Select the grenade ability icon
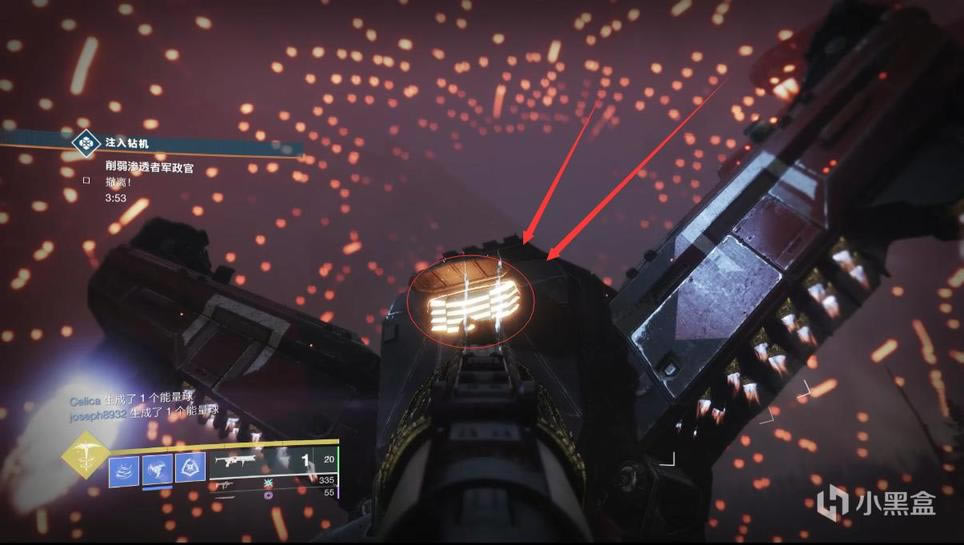The height and width of the screenshot is (545, 964). (124, 469)
